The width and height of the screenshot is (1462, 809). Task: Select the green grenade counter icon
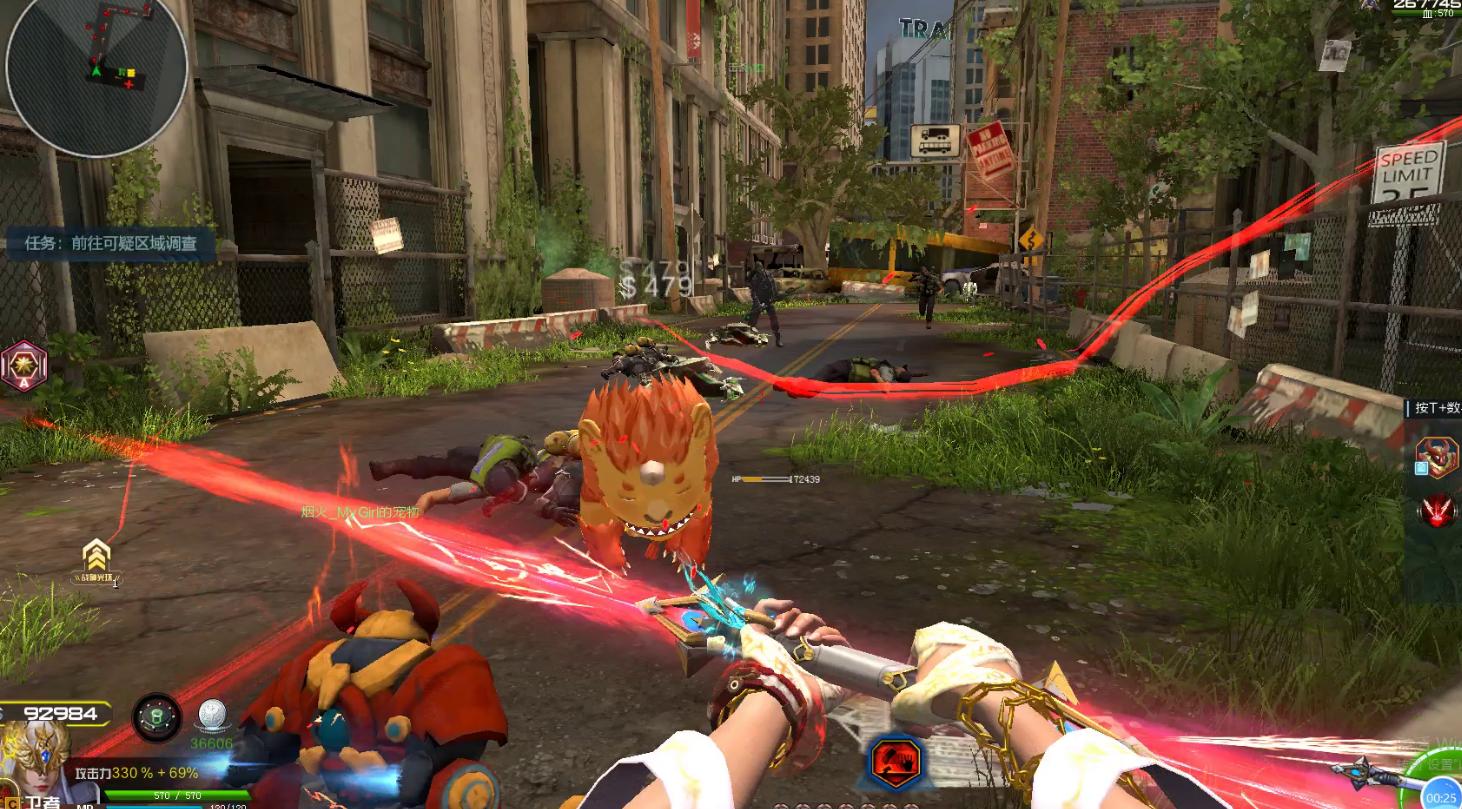tap(157, 717)
